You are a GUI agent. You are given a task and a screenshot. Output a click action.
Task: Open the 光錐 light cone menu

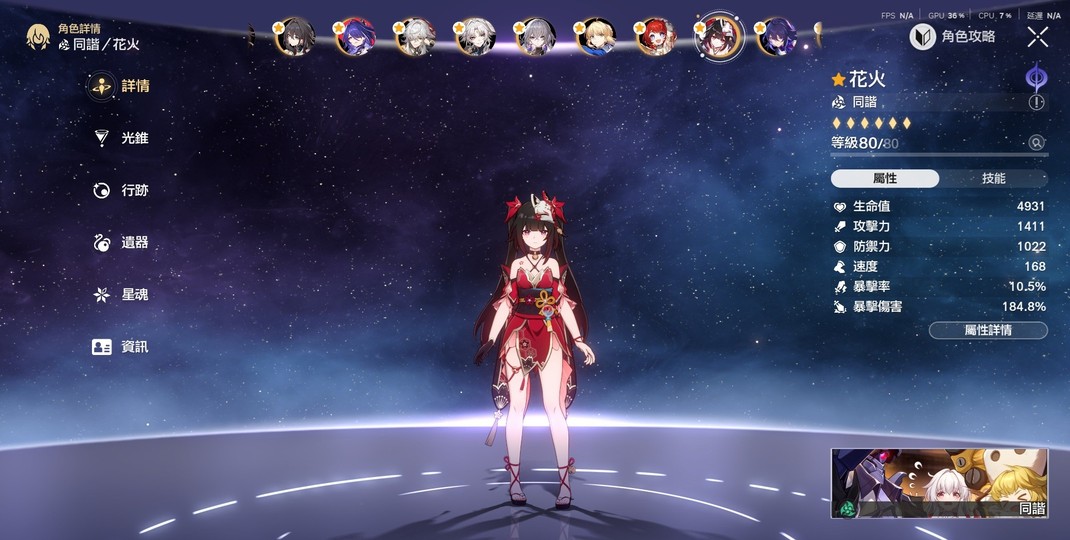(121, 138)
